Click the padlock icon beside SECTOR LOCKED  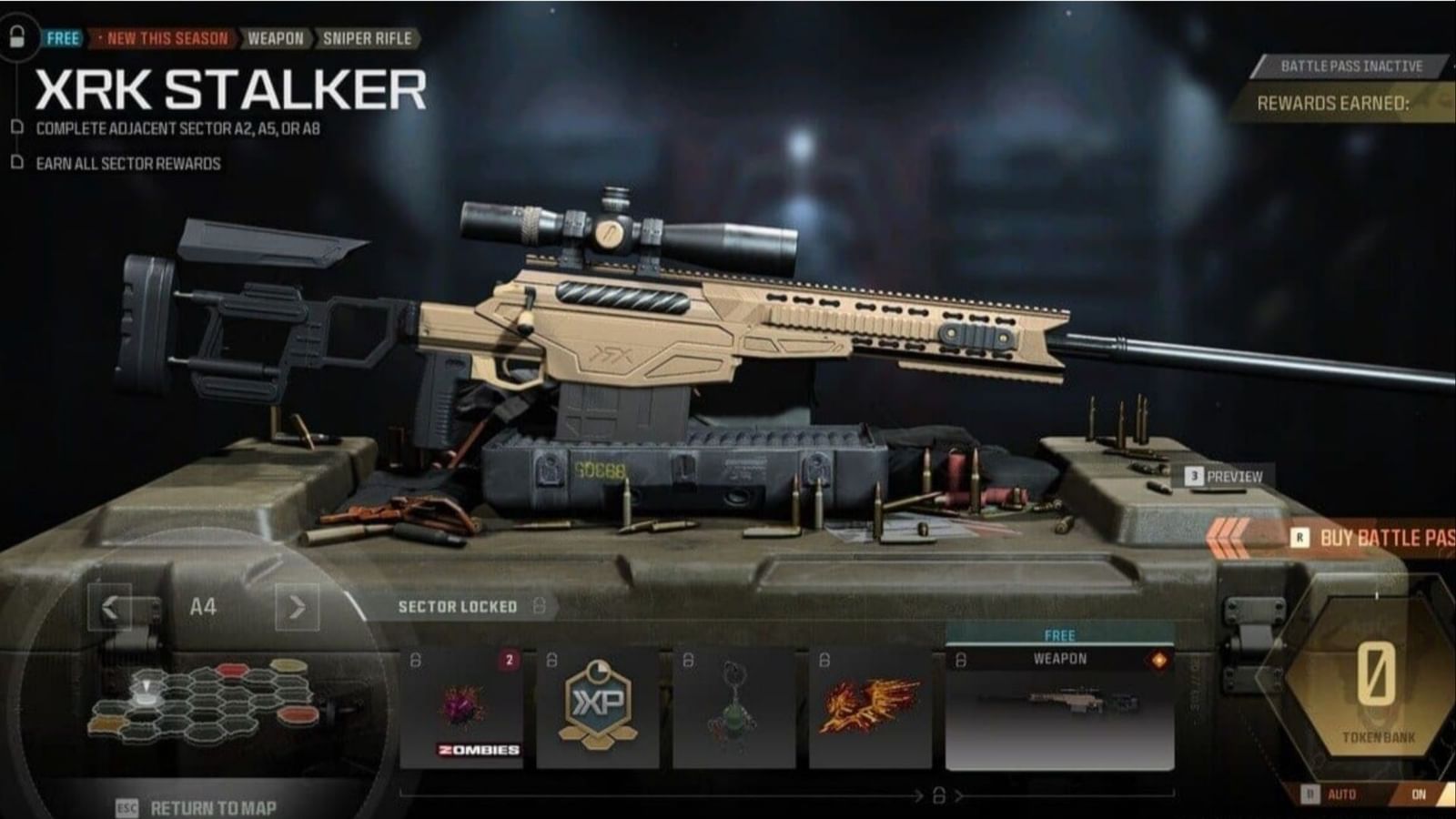click(539, 604)
